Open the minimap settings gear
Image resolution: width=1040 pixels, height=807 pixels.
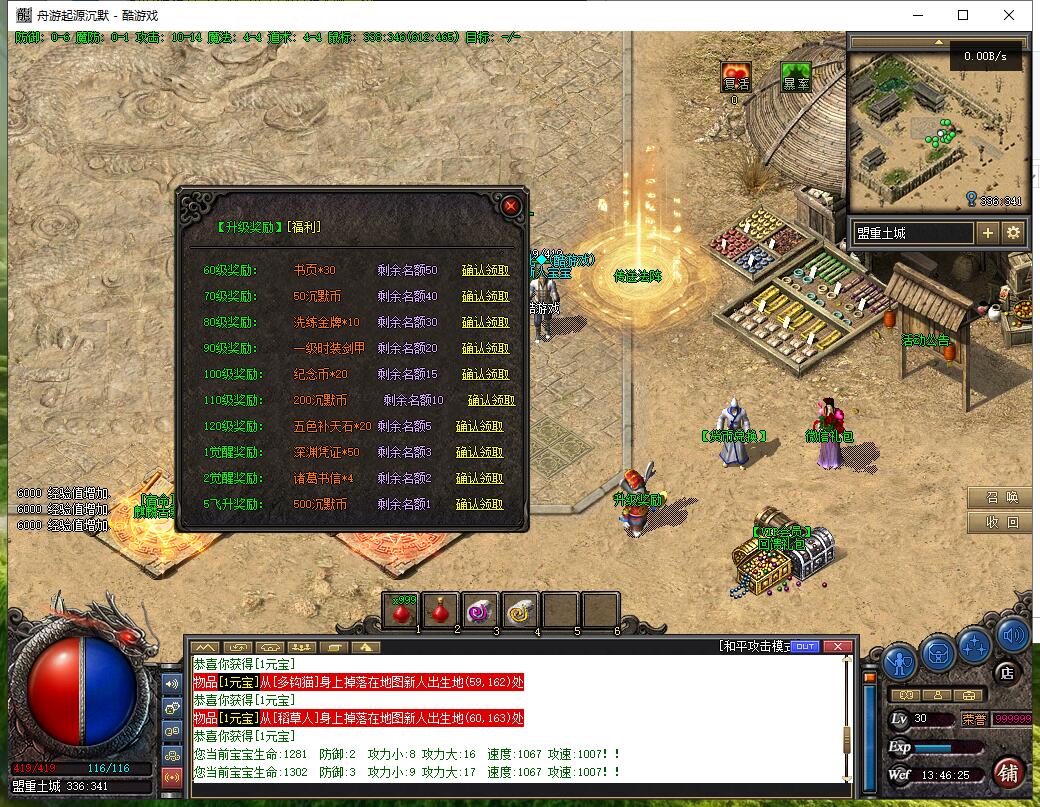[1013, 233]
